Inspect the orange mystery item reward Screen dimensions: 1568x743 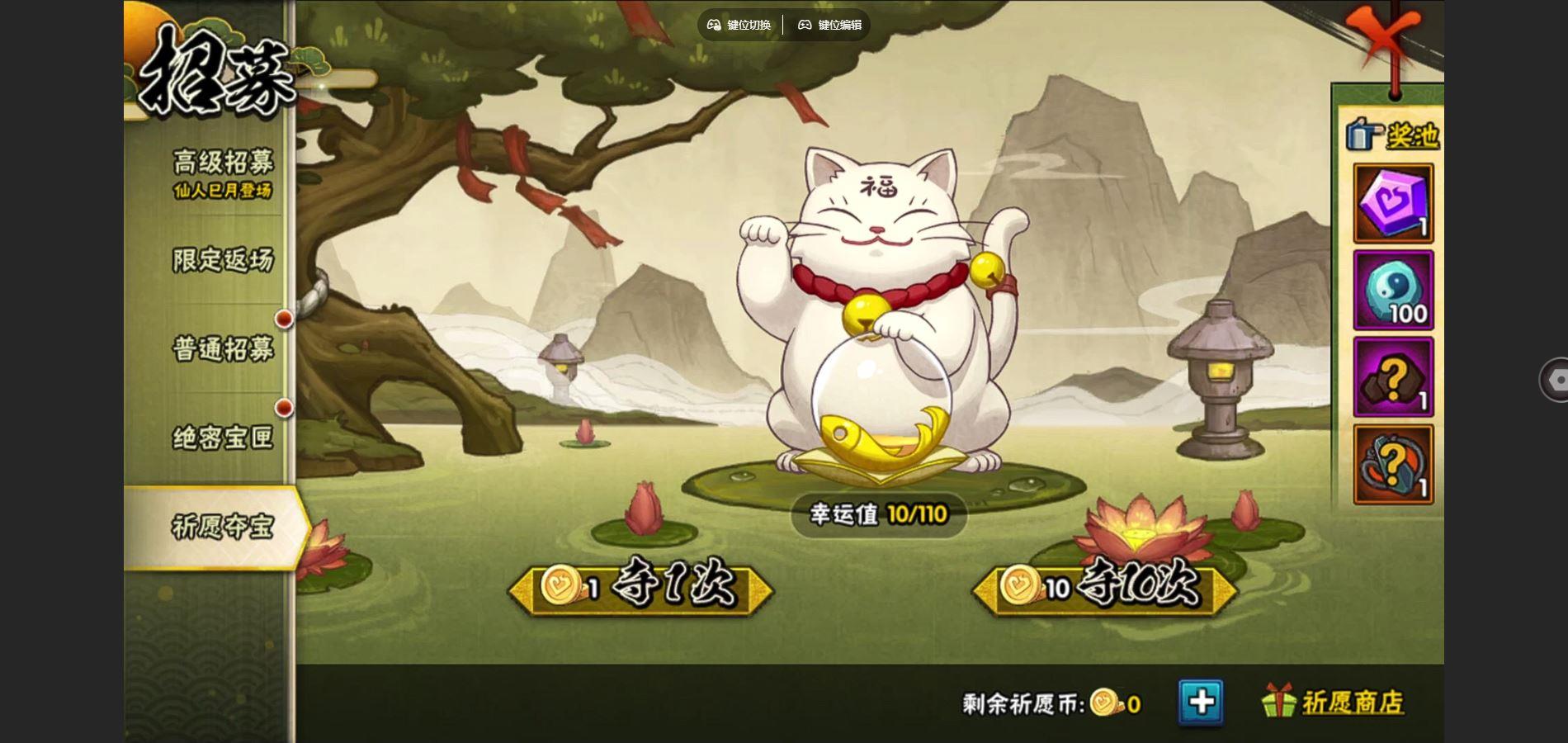[1393, 465]
